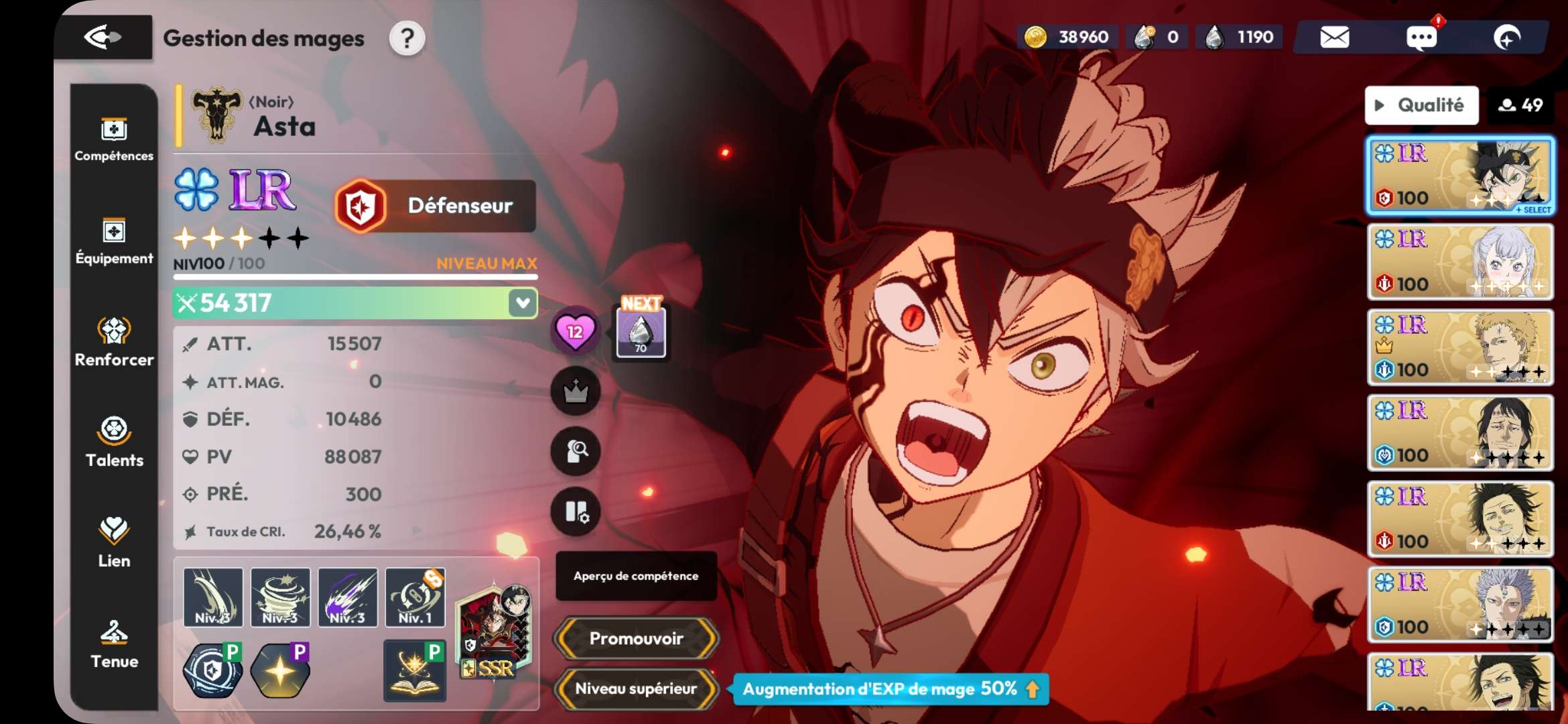Open the Compétences tab

tap(114, 139)
